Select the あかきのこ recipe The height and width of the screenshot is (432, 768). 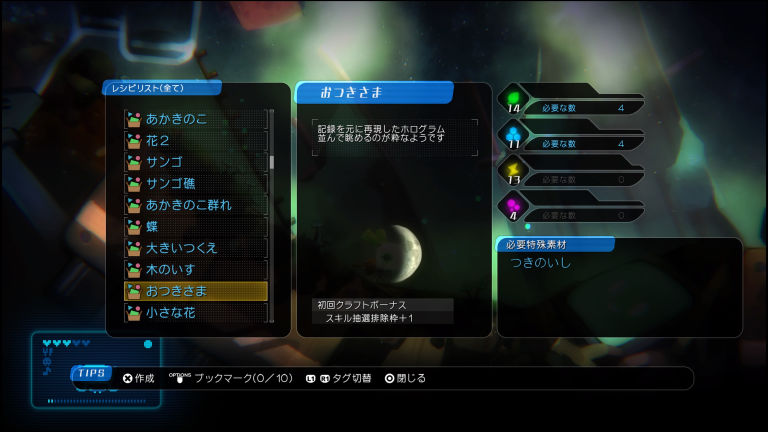click(195, 119)
